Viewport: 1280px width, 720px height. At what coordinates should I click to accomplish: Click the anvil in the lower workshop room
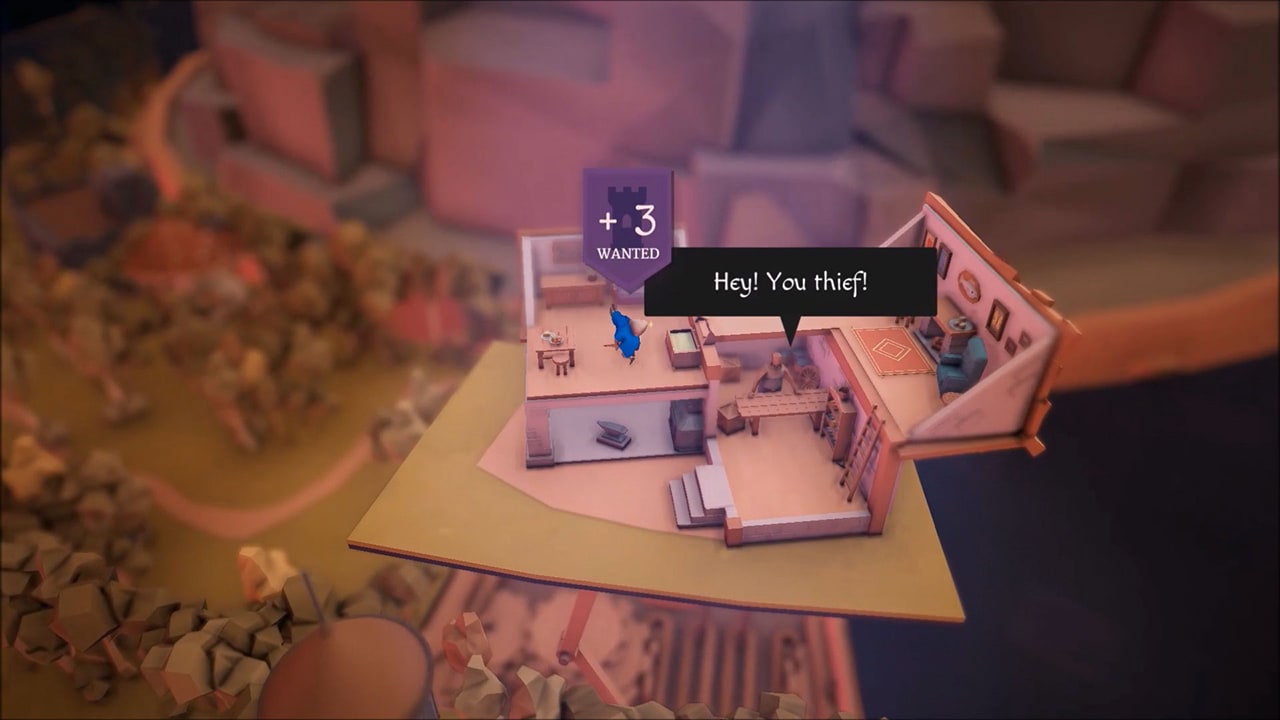[613, 432]
